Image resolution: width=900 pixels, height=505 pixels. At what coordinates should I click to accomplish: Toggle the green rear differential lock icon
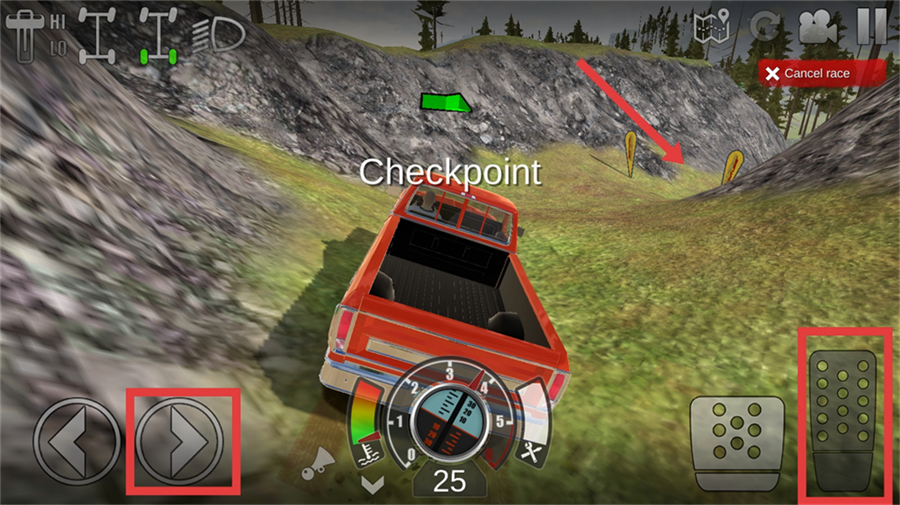coord(158,34)
